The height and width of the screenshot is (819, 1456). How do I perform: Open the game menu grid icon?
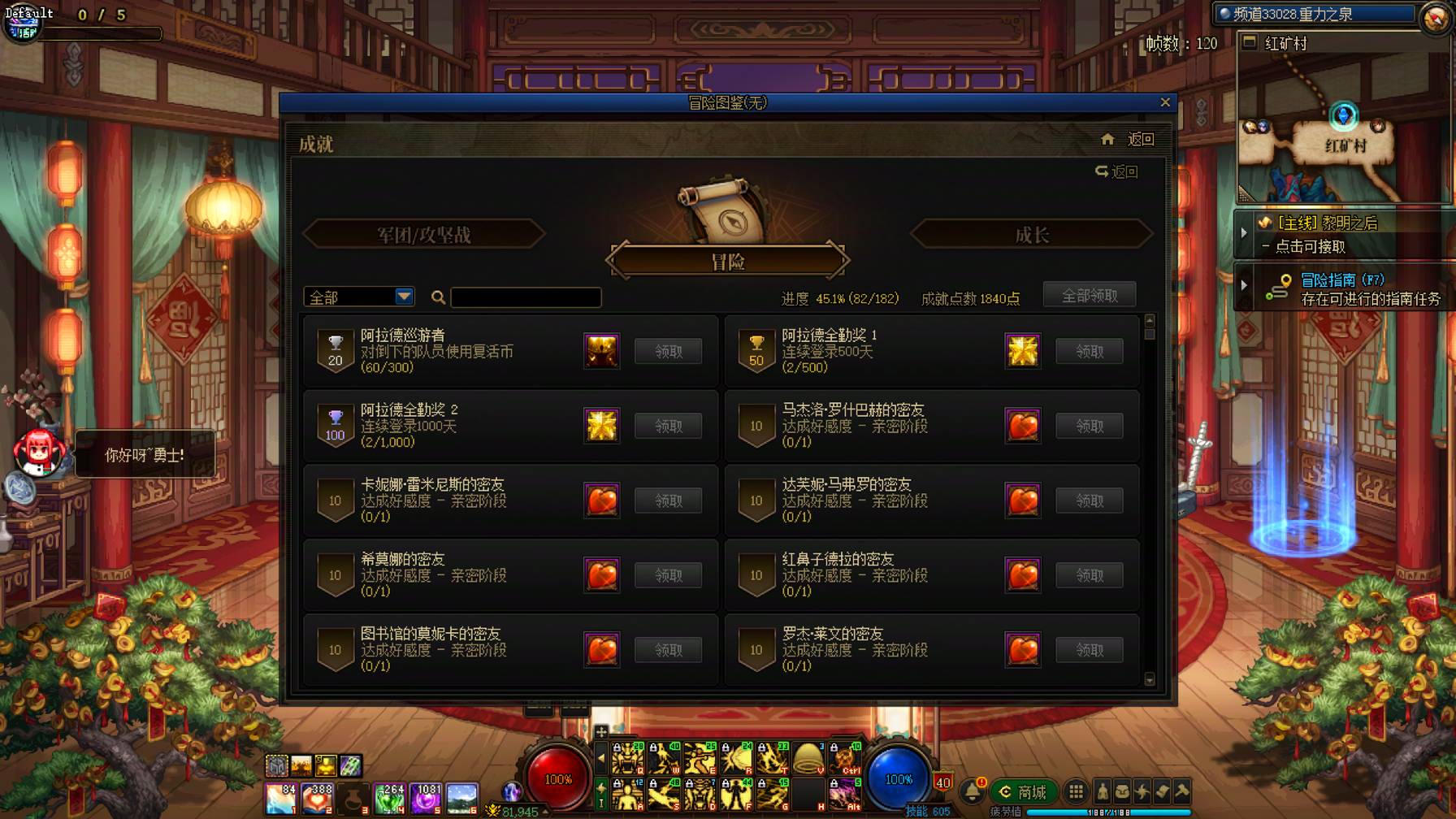click(x=1077, y=790)
